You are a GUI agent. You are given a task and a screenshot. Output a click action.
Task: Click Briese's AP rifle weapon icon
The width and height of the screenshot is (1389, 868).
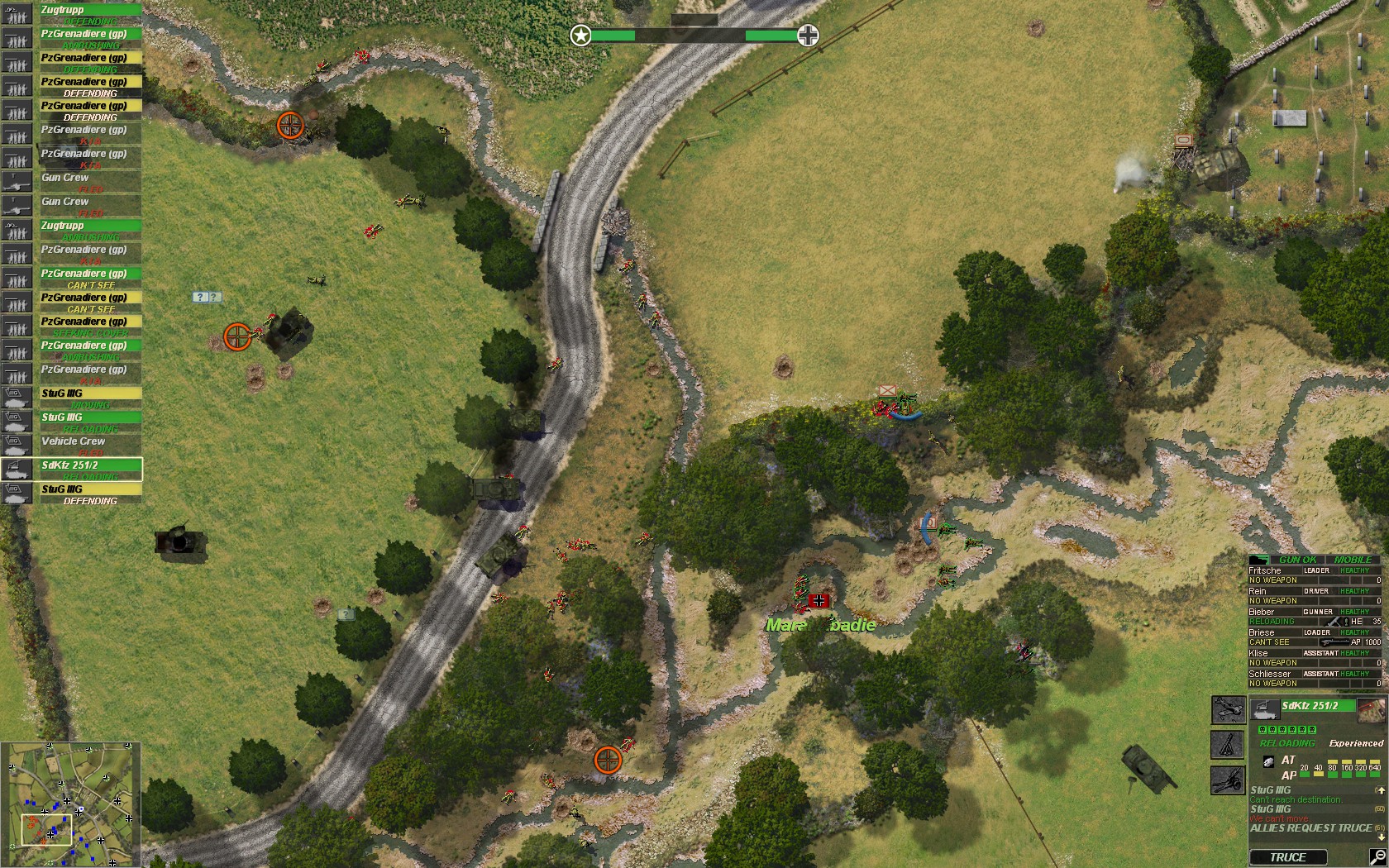pos(1336,641)
